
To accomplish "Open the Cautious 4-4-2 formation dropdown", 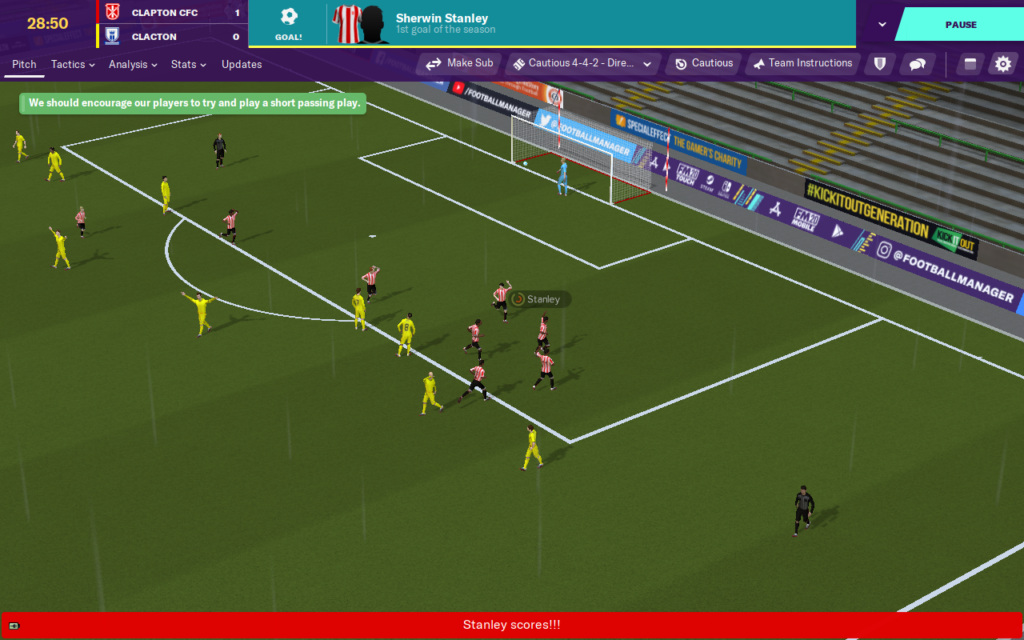I will pos(582,63).
